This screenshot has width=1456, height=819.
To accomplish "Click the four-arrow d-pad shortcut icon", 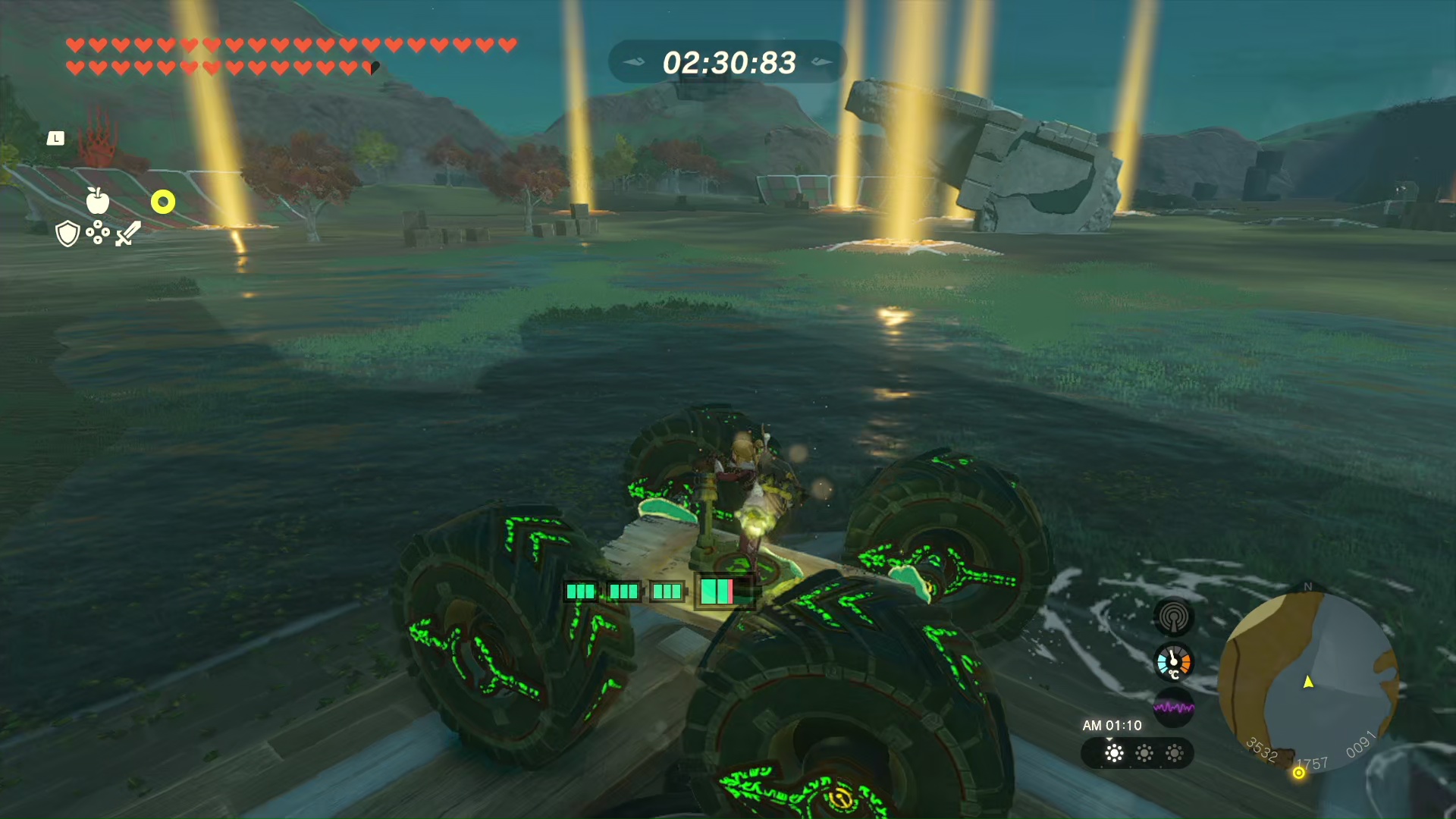I will click(98, 233).
